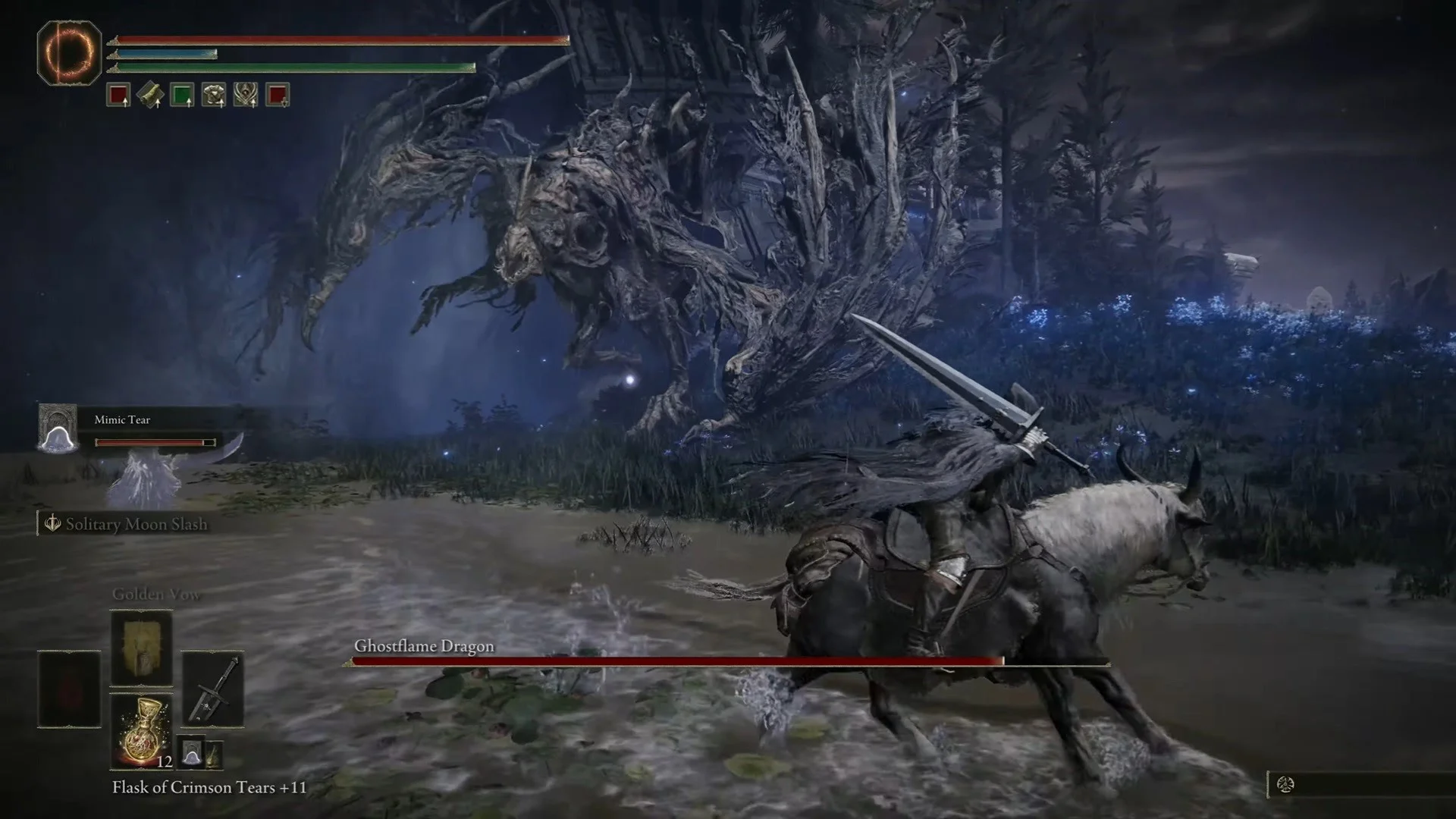The image size is (1456, 819).
Task: Select the equipped greatsword weapon slot
Action: pos(212,689)
